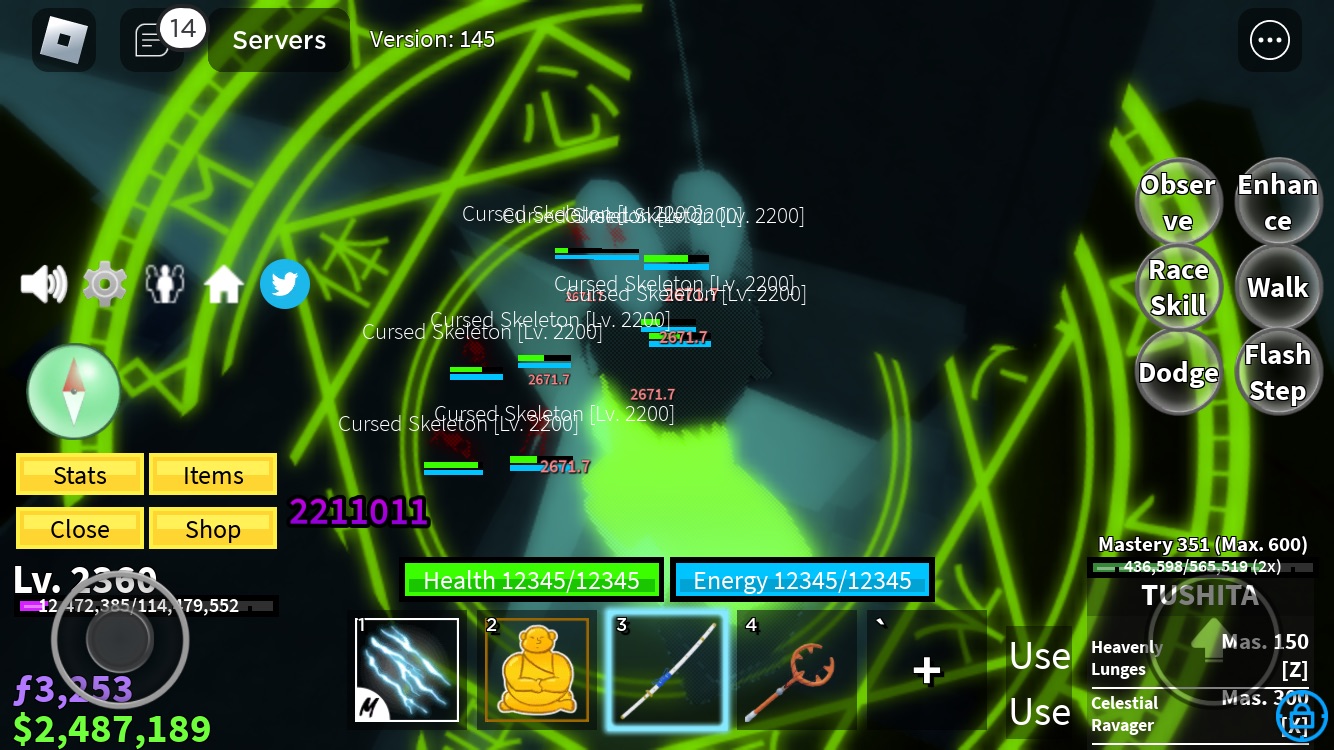1334x750 pixels.
Task: Toggle Walk mode on
Action: tap(1278, 287)
